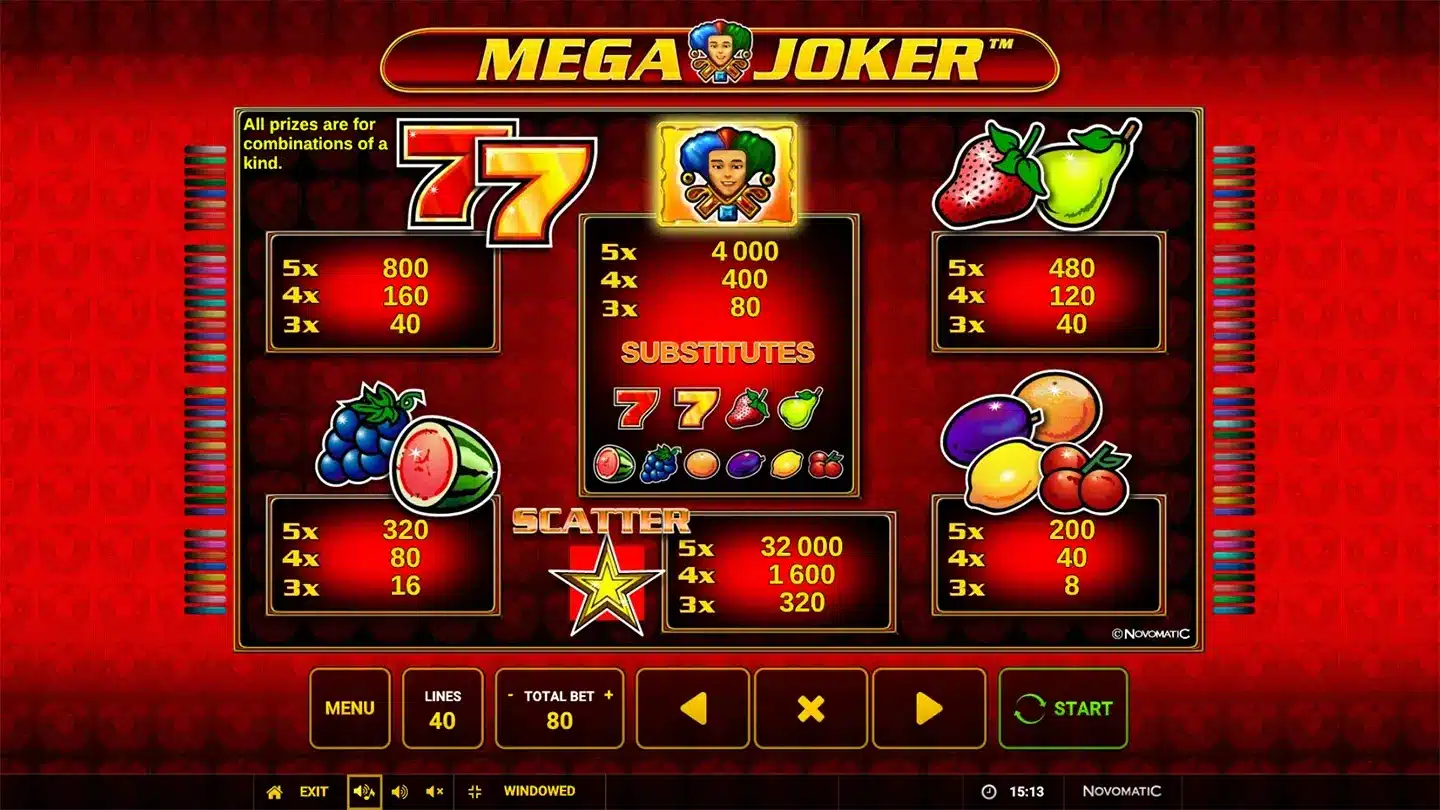Open the MENU panel
The image size is (1440, 810).
[350, 708]
